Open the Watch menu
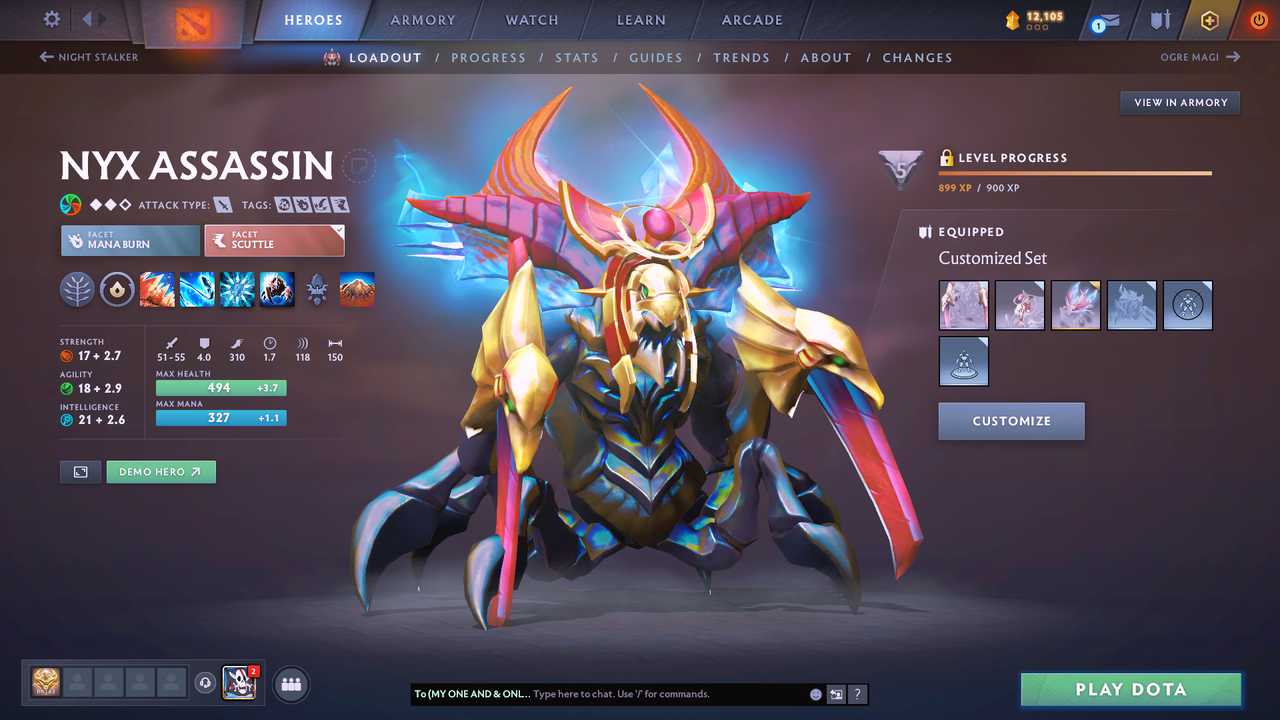 tap(531, 19)
